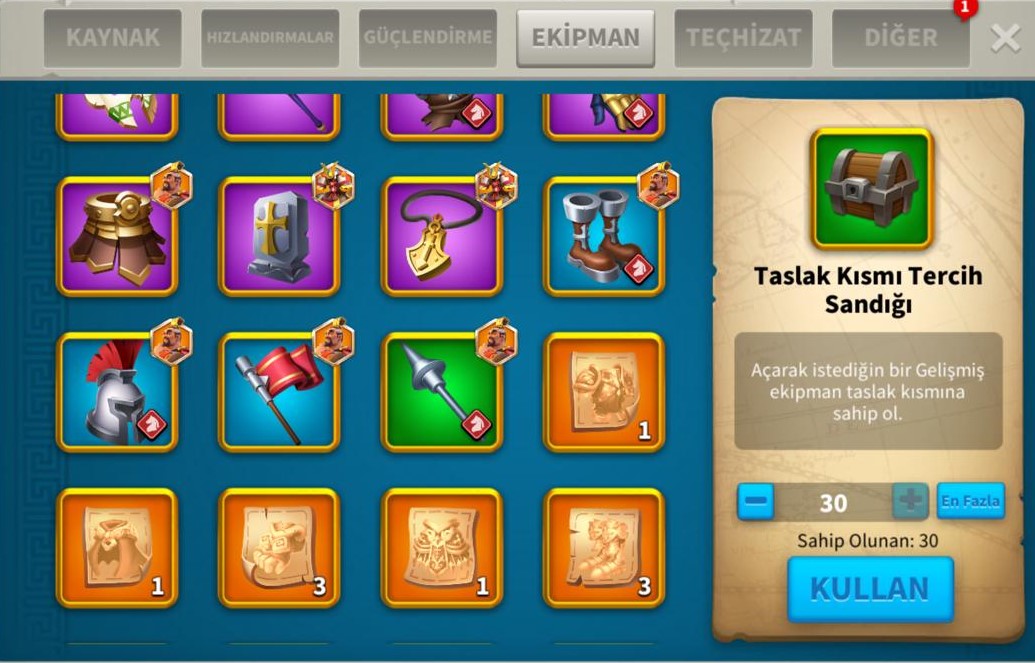The height and width of the screenshot is (663, 1035).
Task: Click the large treasure chest preview icon
Action: pos(871,188)
